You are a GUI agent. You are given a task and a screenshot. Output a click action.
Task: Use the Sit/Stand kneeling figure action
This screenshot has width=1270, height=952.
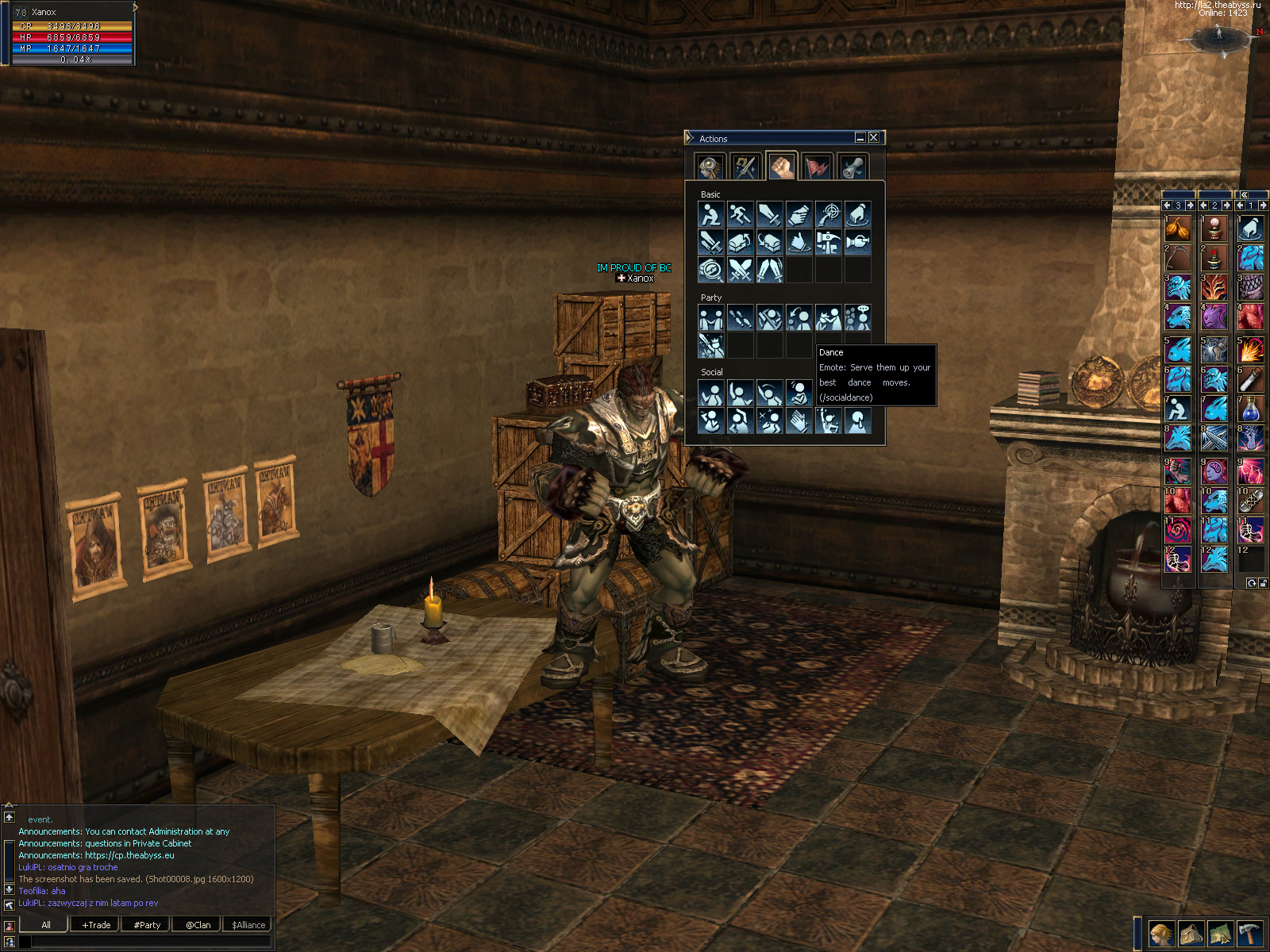pyautogui.click(x=710, y=214)
